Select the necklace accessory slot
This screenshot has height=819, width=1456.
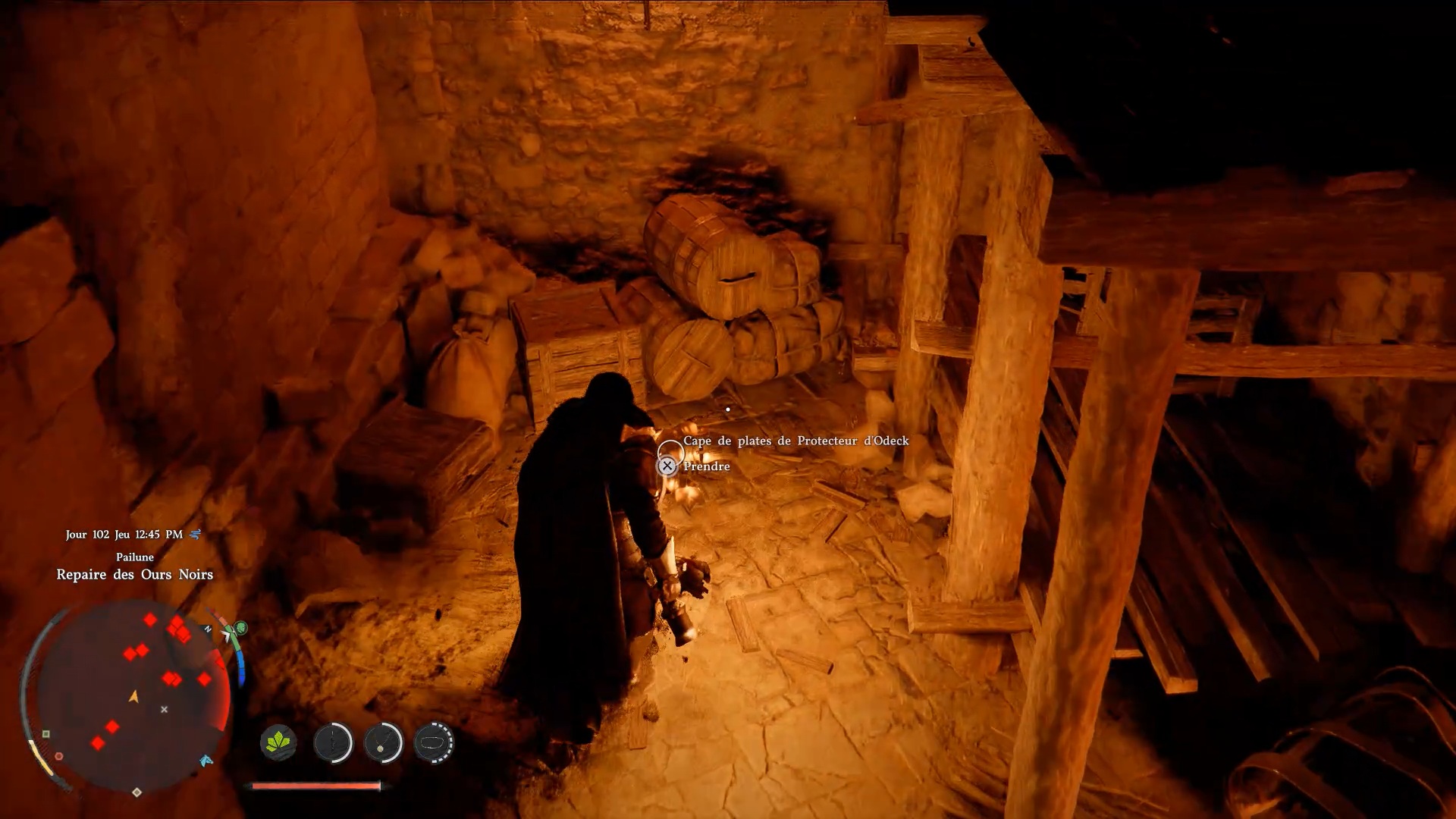click(383, 742)
